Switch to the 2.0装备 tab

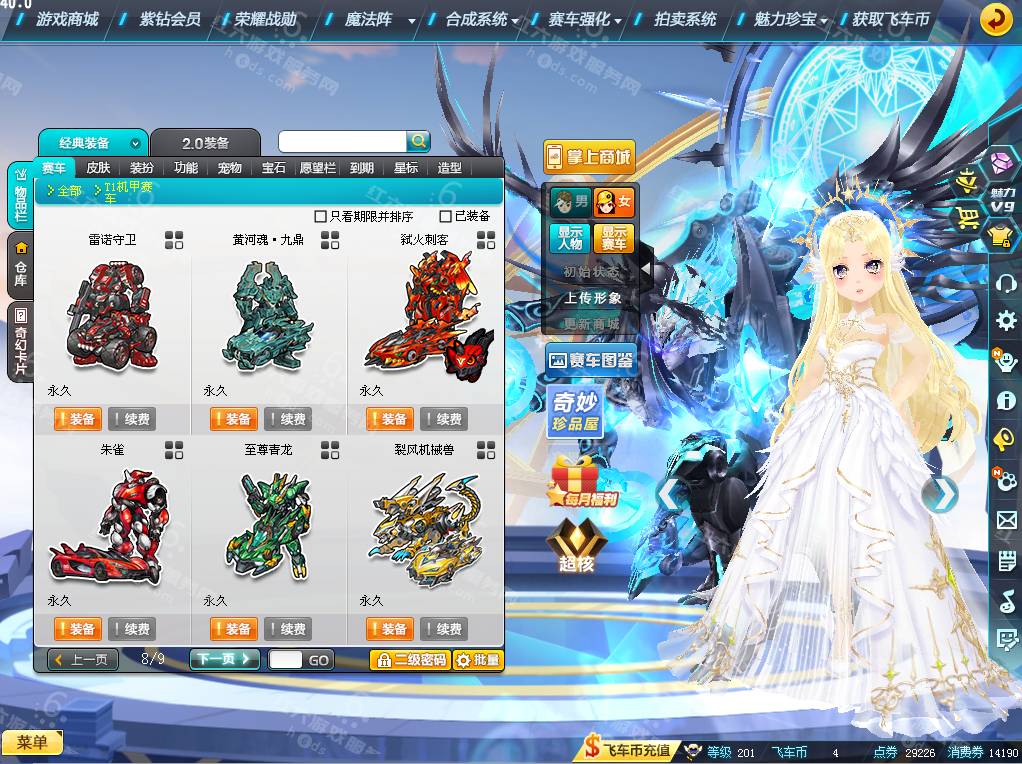205,143
